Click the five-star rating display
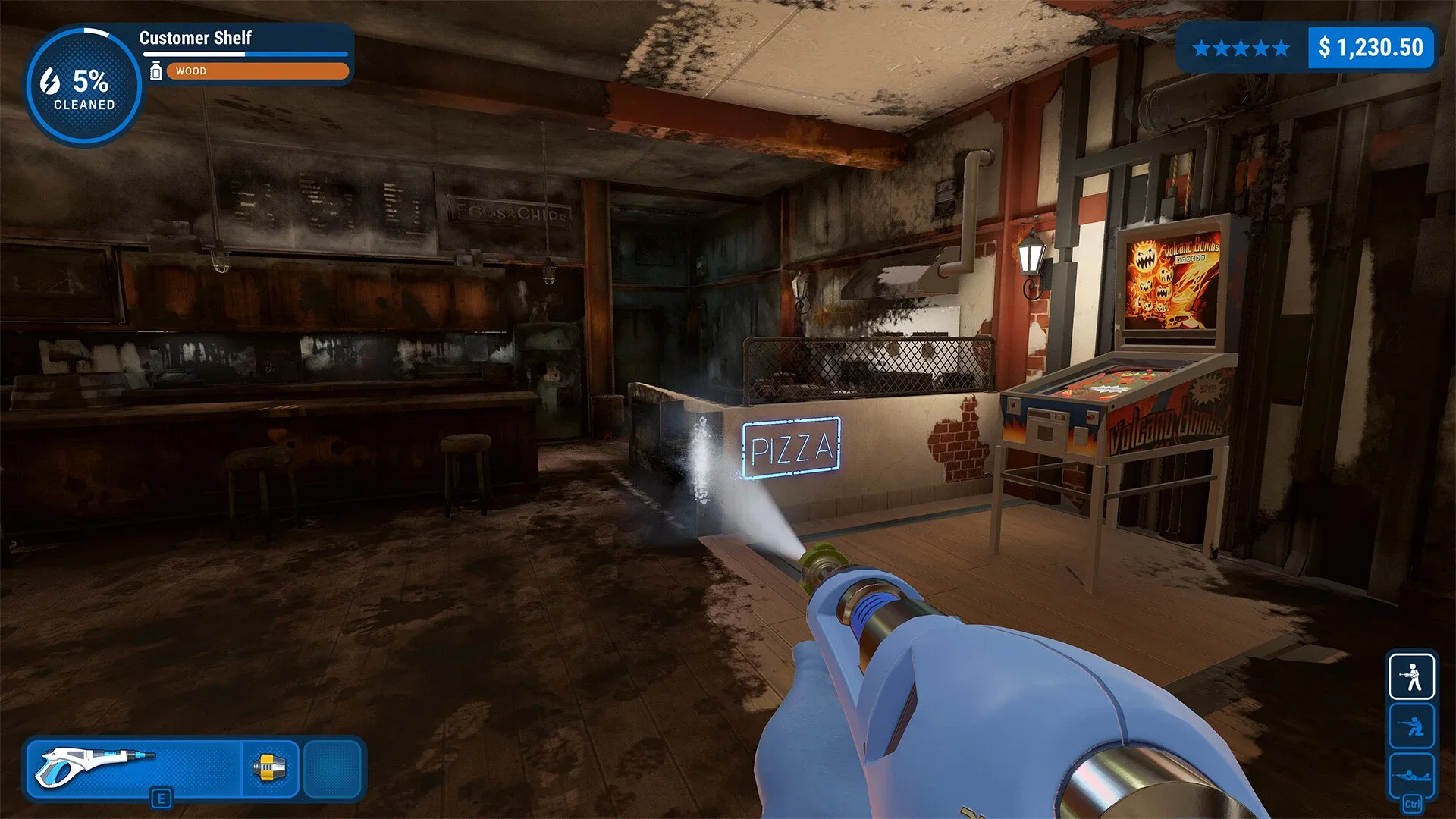The height and width of the screenshot is (819, 1456). coord(1241,49)
